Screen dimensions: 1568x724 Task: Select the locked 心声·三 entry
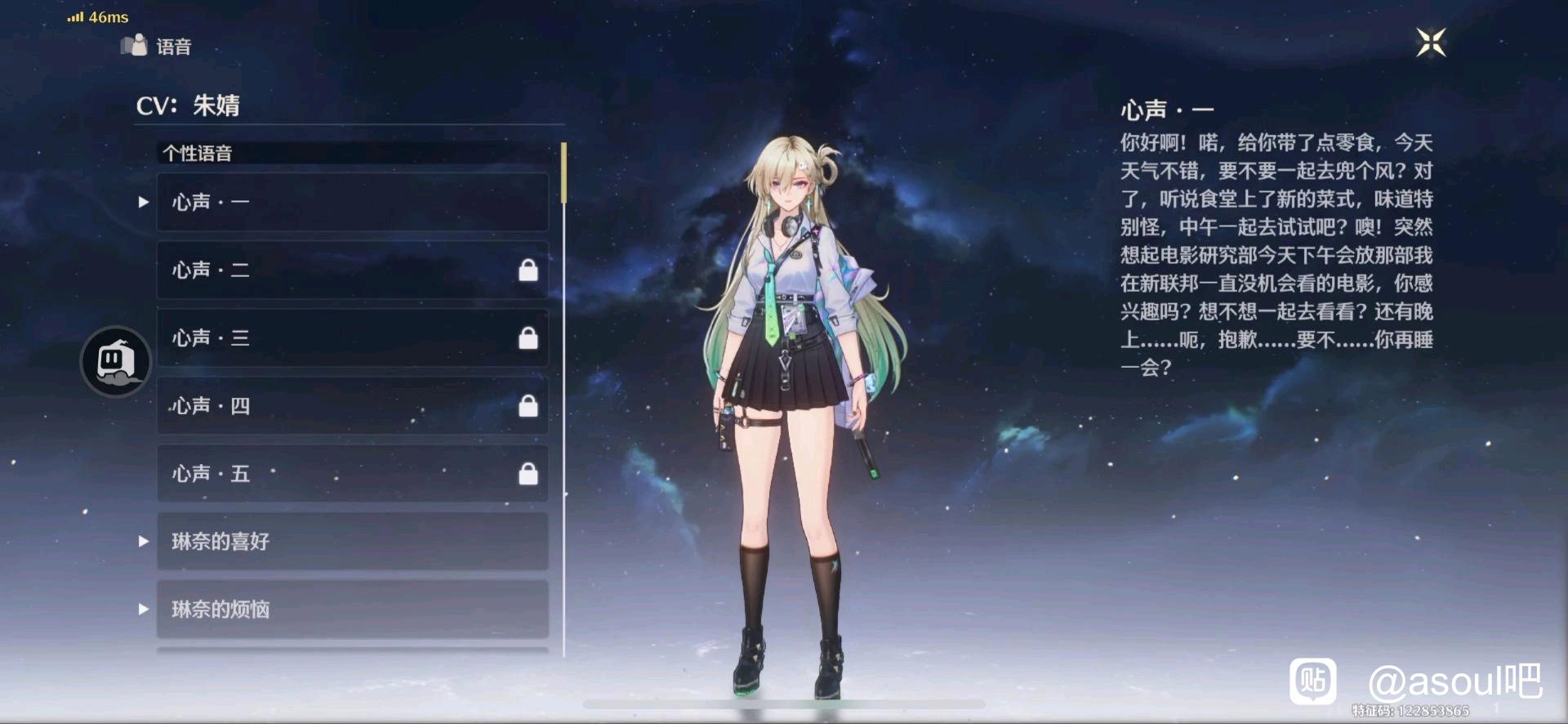click(x=352, y=337)
